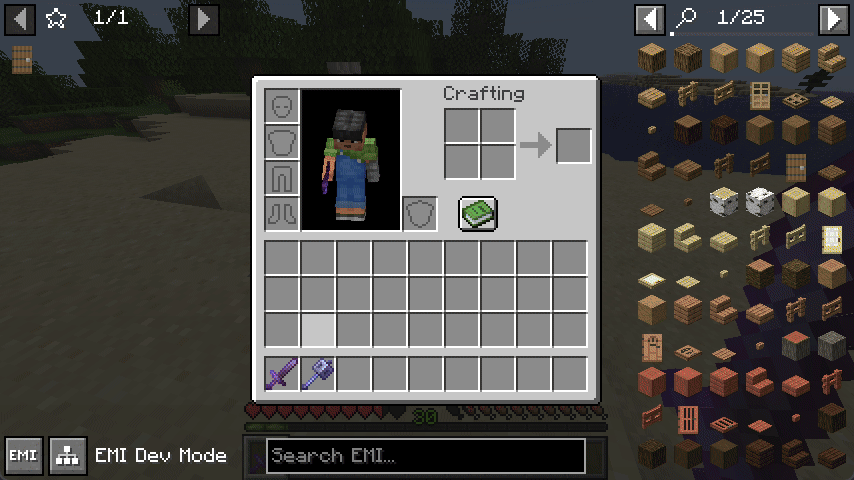The height and width of the screenshot is (480, 854).
Task: Go to the previous EMI index page
Action: (x=650, y=18)
